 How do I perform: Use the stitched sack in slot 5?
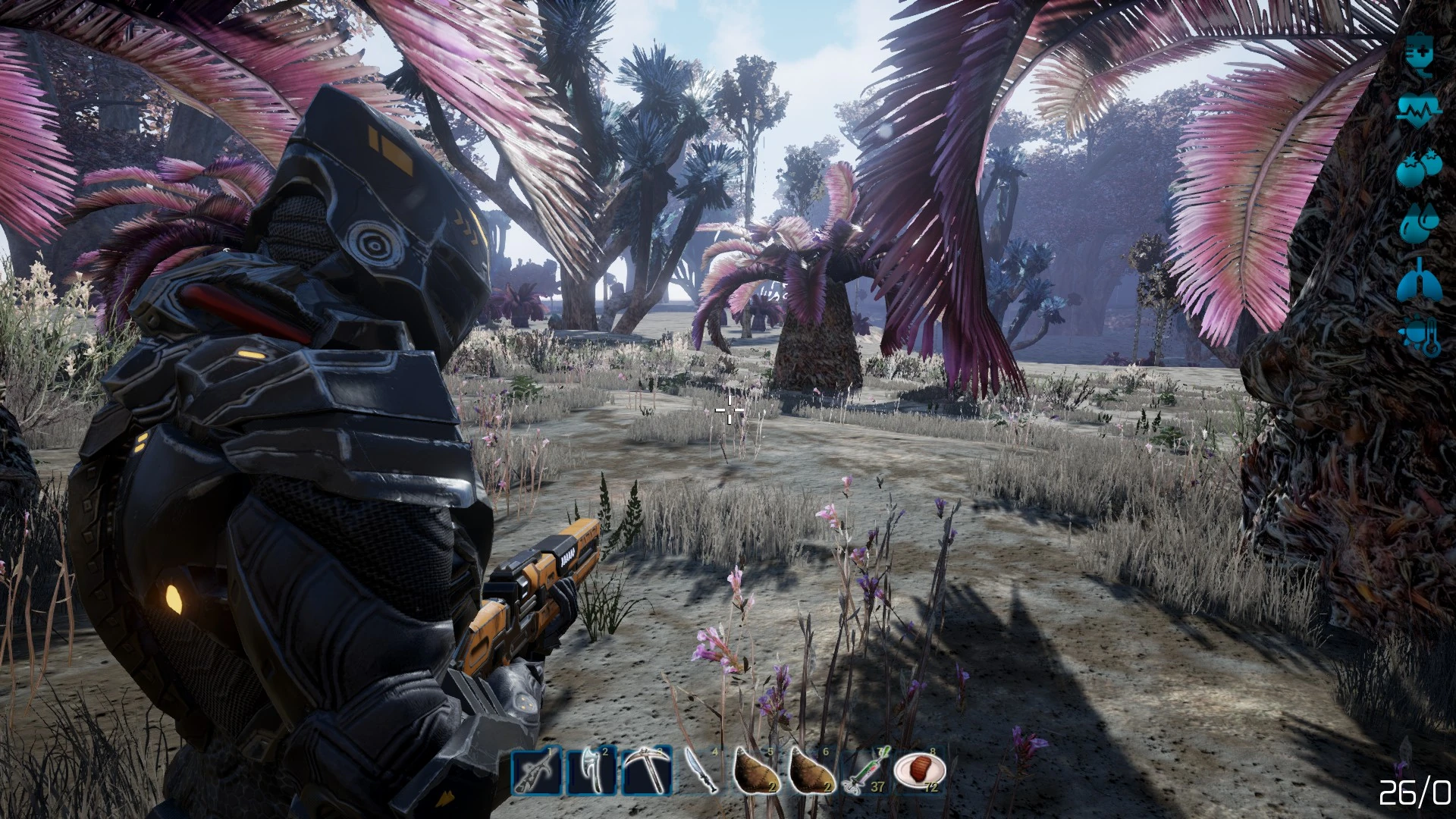point(756,773)
